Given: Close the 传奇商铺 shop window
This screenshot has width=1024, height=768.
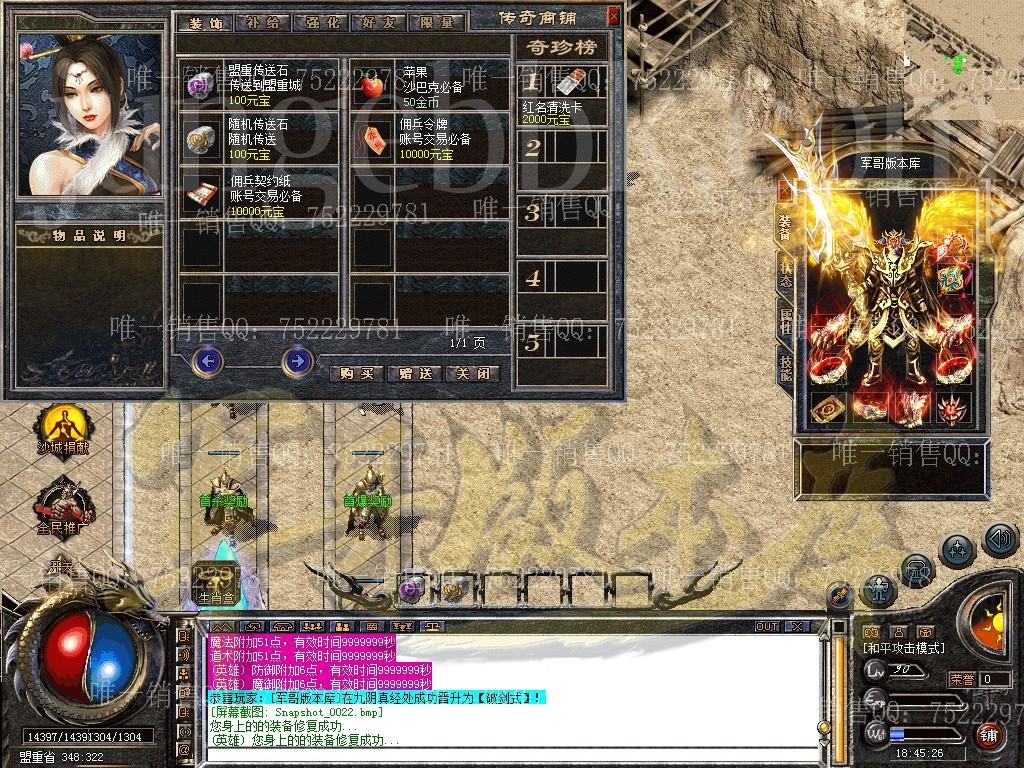Looking at the screenshot, I should pos(612,17).
